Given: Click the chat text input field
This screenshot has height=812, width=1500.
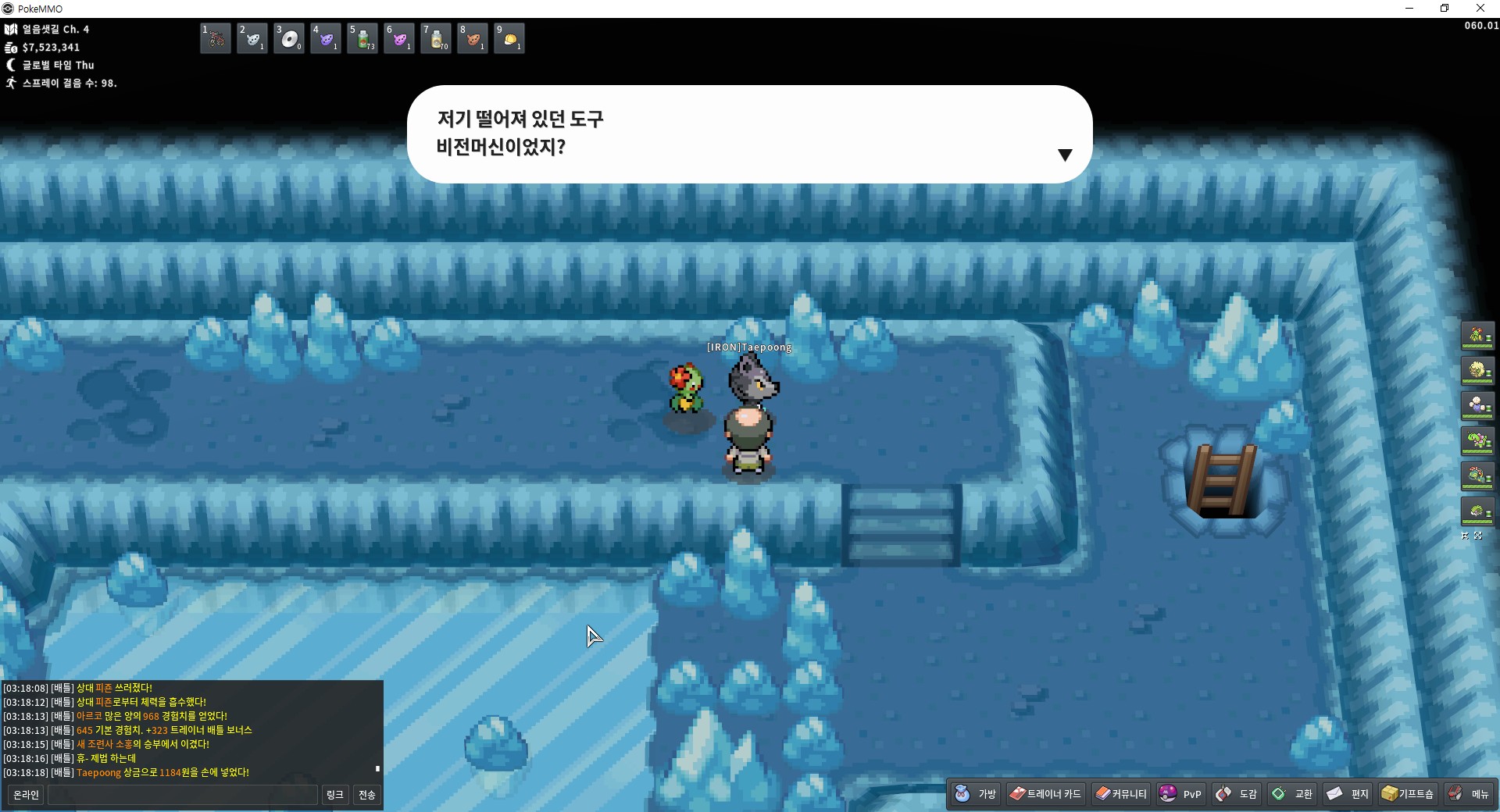Looking at the screenshot, I should click(x=183, y=795).
